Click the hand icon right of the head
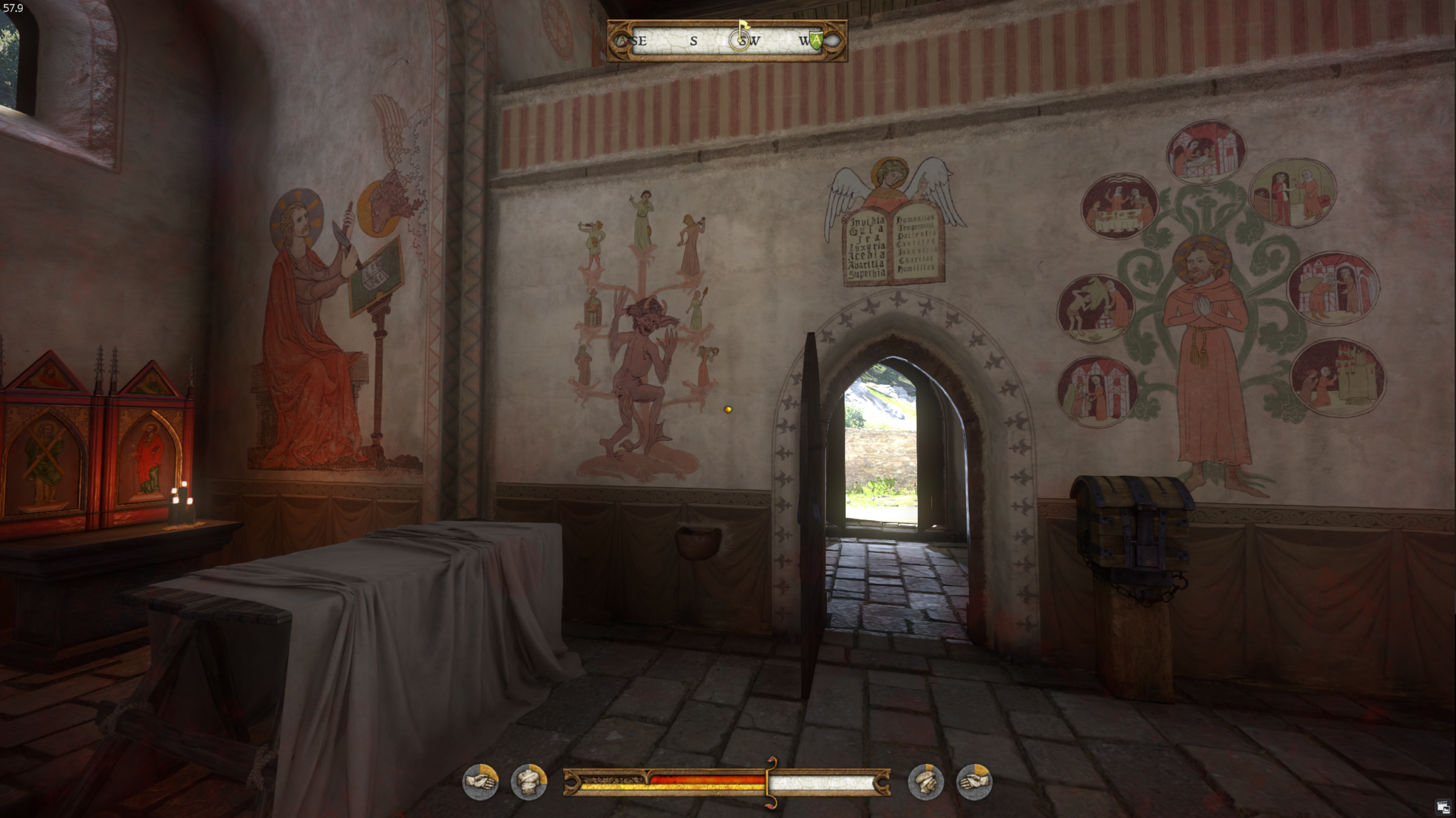This screenshot has width=1456, height=818. coord(974,782)
